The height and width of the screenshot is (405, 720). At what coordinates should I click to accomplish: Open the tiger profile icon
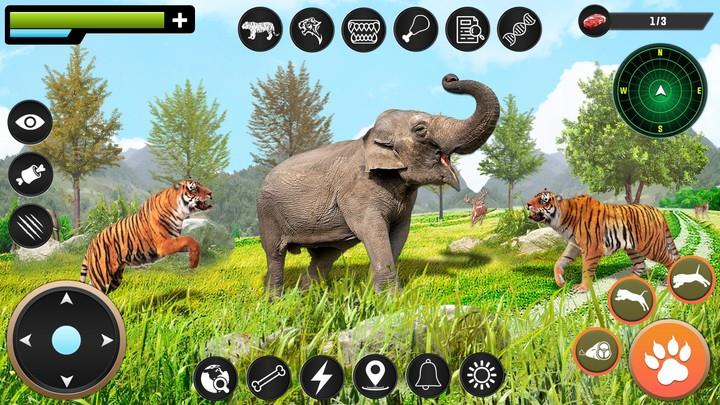pos(261,30)
